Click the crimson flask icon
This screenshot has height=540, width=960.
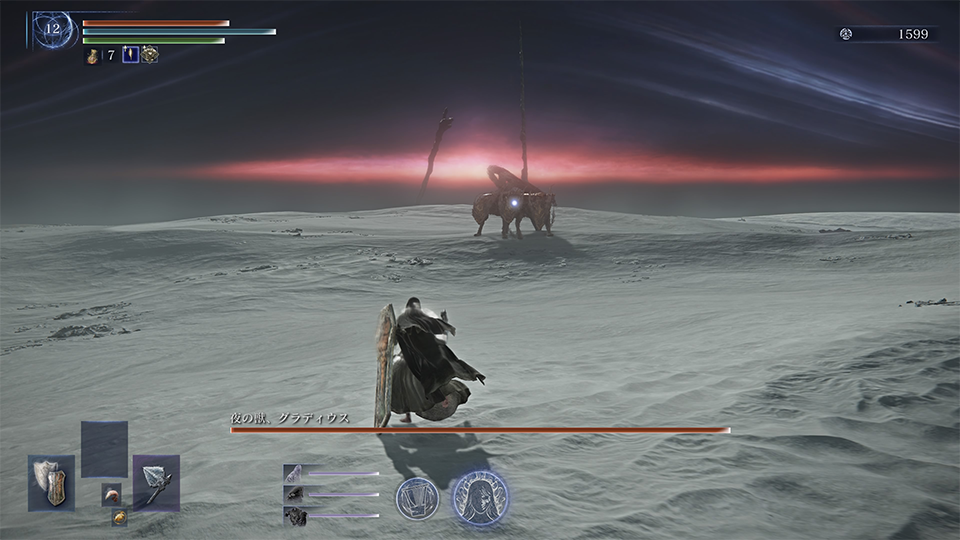point(92,56)
